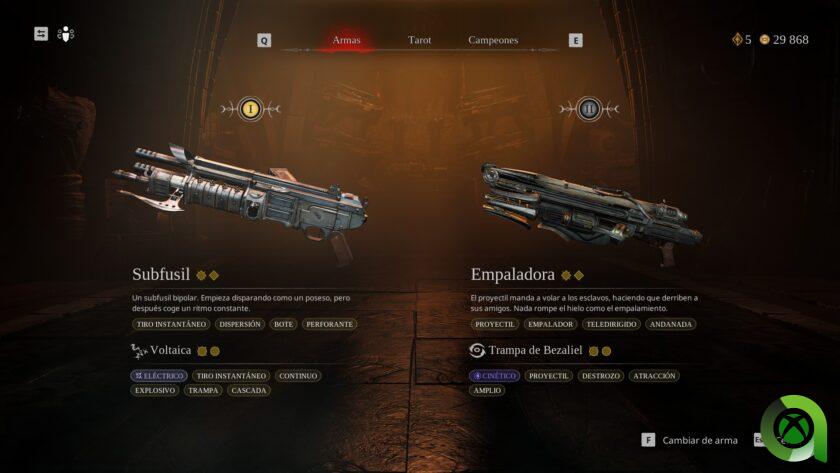Click the Eléctrico damage tag
The image size is (840, 473).
[x=159, y=376]
